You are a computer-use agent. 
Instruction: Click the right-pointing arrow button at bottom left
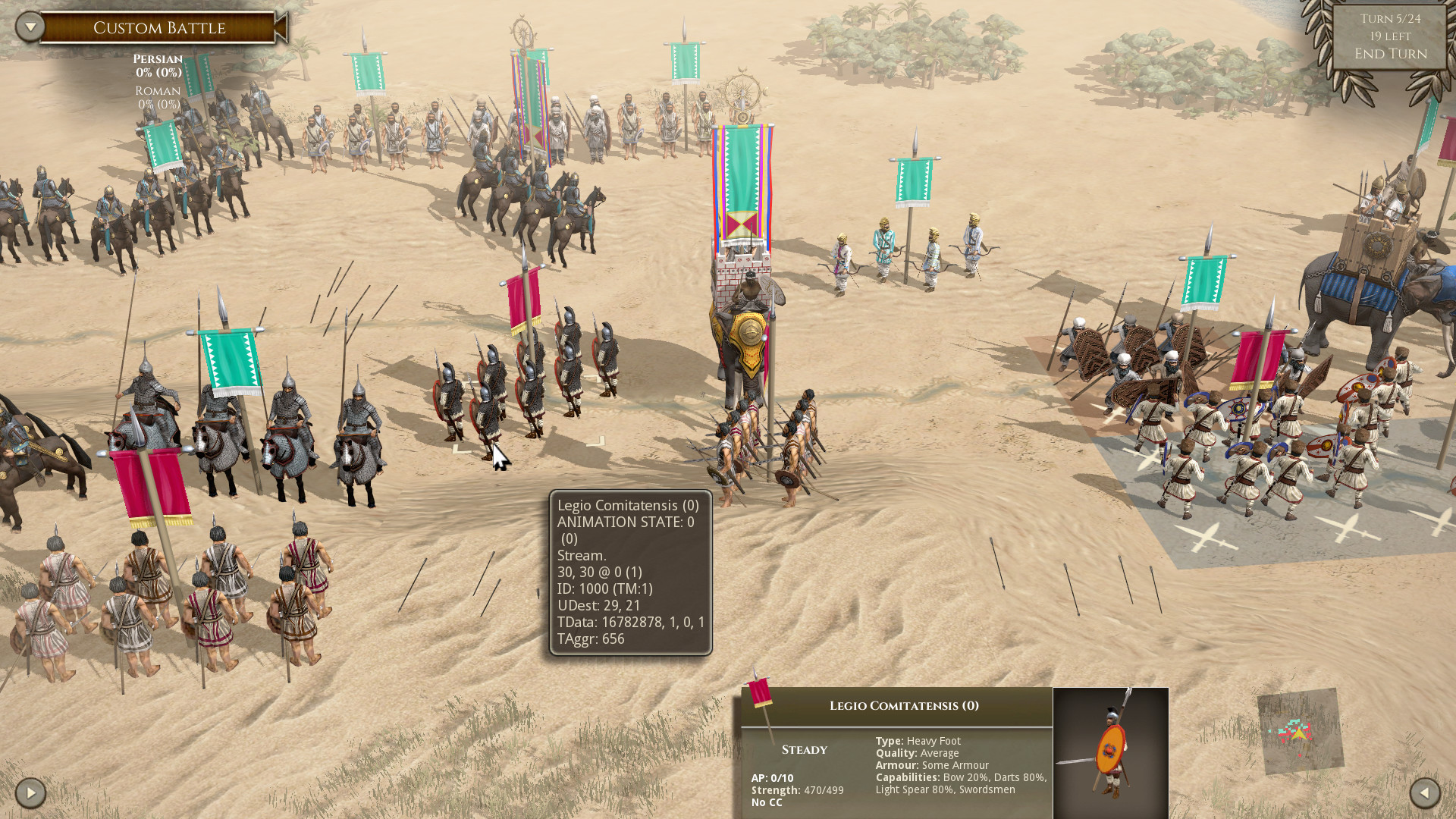click(30, 793)
